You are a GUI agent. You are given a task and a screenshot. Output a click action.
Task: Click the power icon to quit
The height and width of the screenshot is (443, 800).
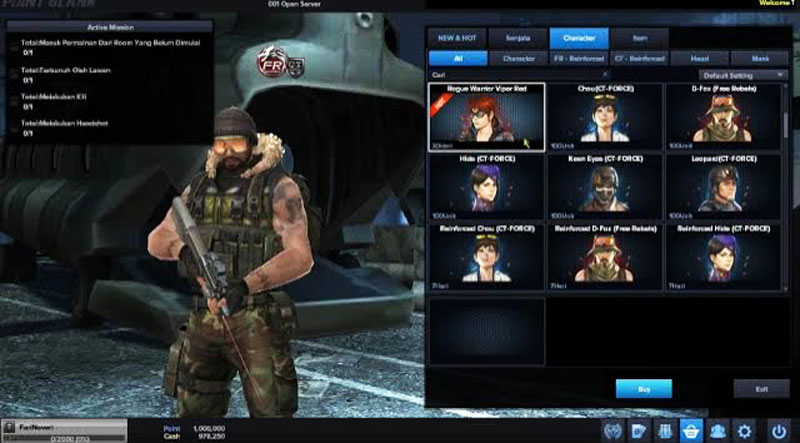pos(779,431)
